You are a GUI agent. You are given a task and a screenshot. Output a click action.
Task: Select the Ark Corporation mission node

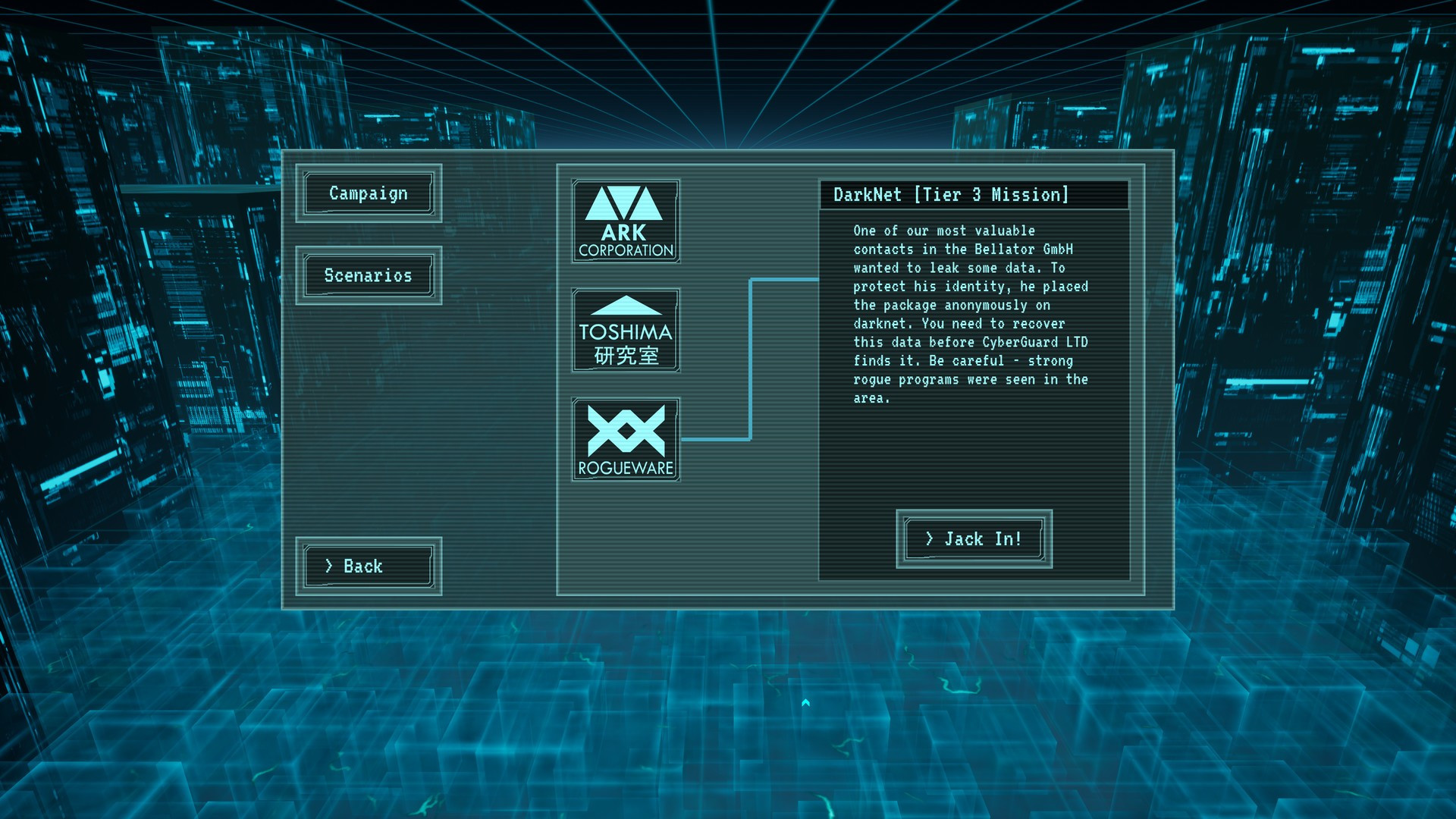[626, 219]
